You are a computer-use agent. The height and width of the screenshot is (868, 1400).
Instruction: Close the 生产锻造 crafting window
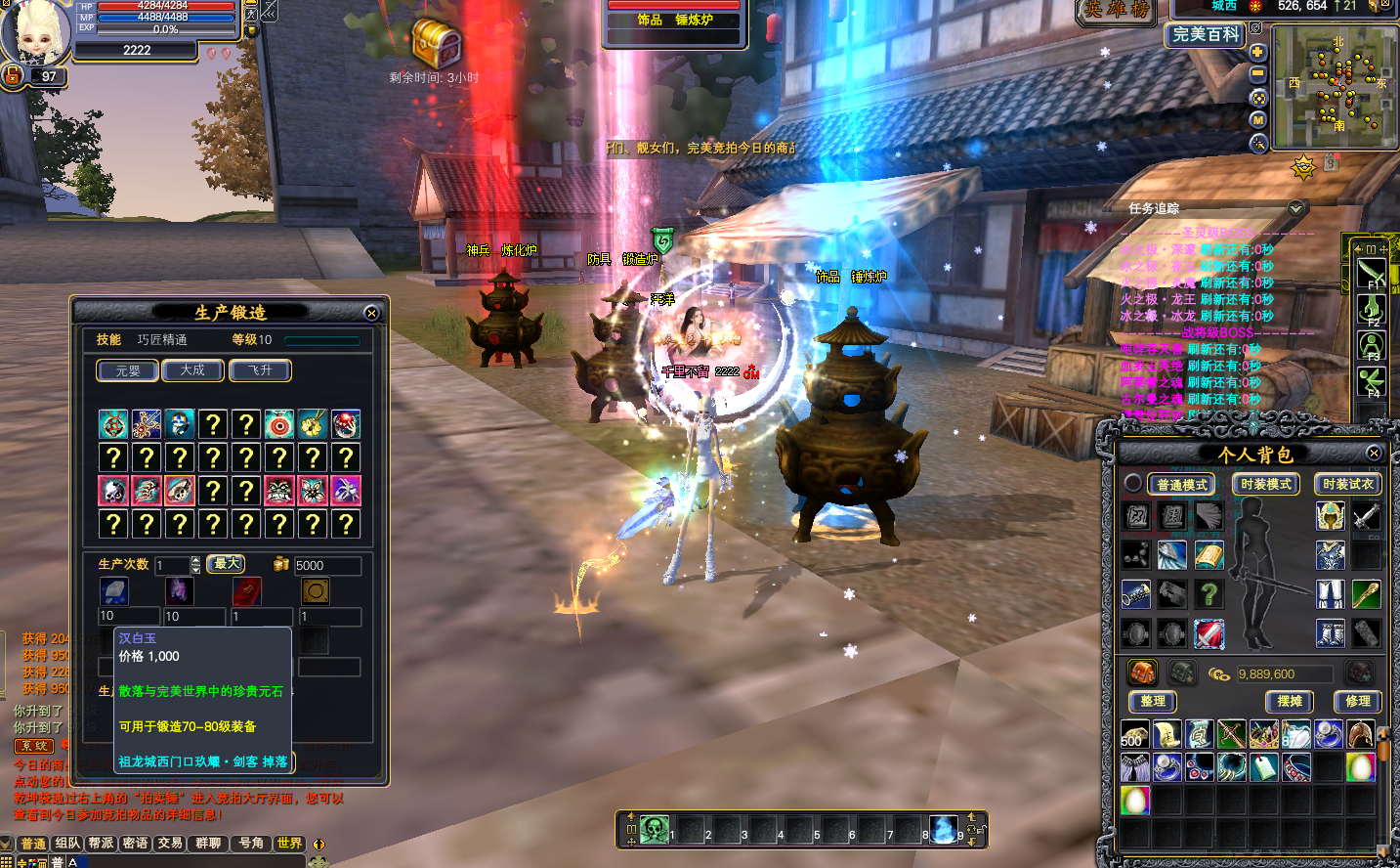tap(371, 313)
